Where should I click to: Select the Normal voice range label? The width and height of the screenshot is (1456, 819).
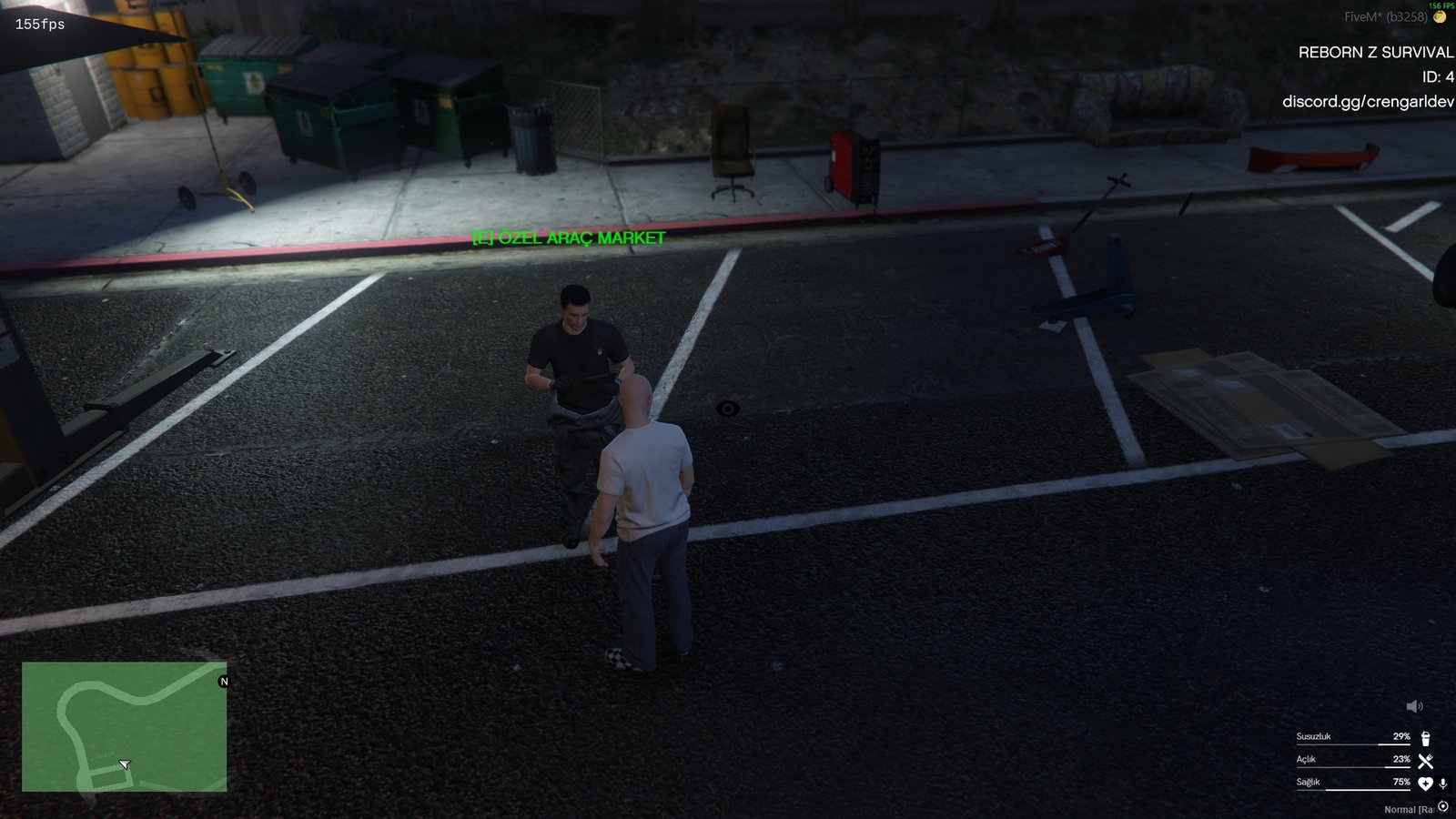tap(1406, 809)
